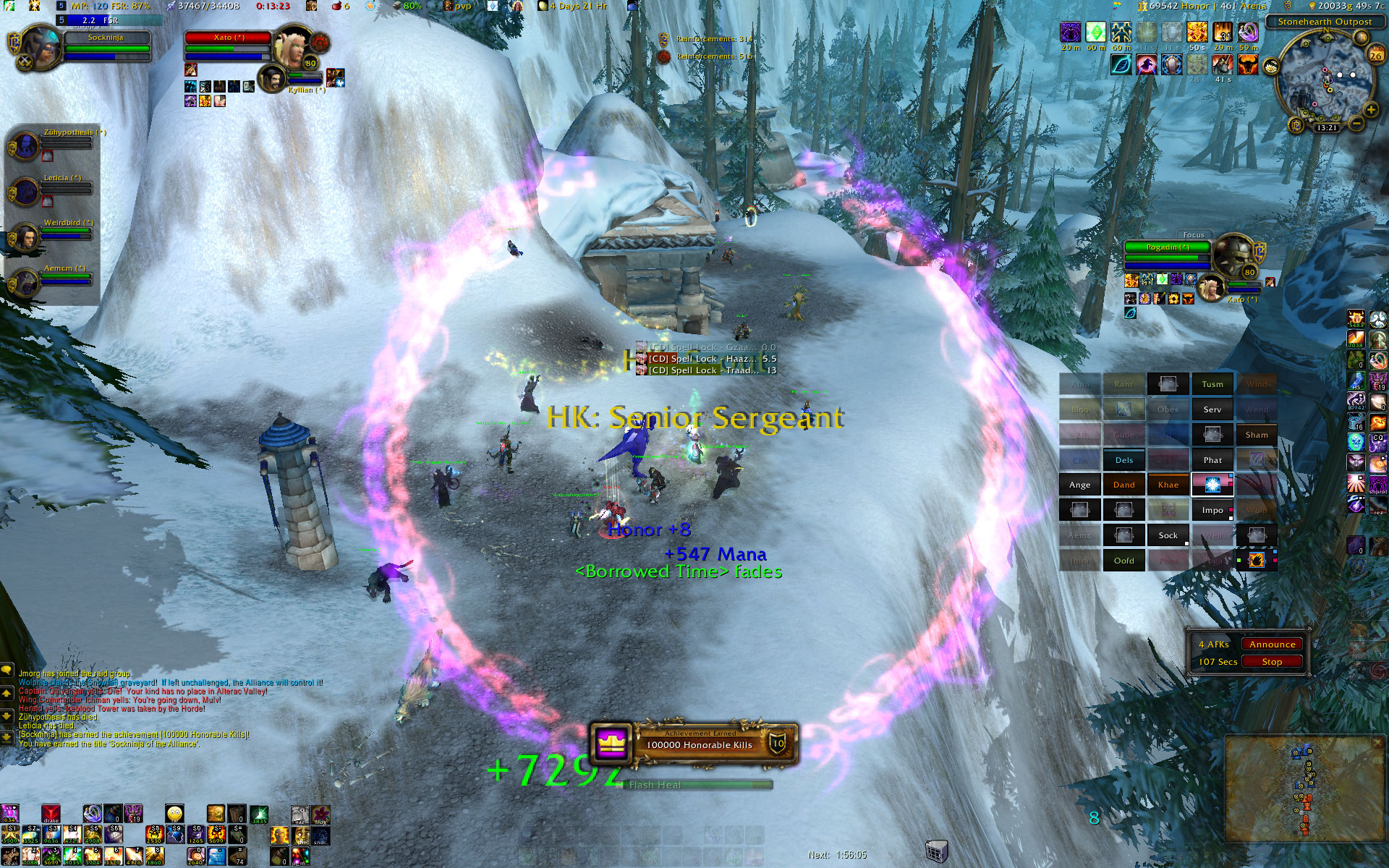The height and width of the screenshot is (868, 1389).
Task: Select the 'Dand' raid frame cell
Action: (1123, 485)
